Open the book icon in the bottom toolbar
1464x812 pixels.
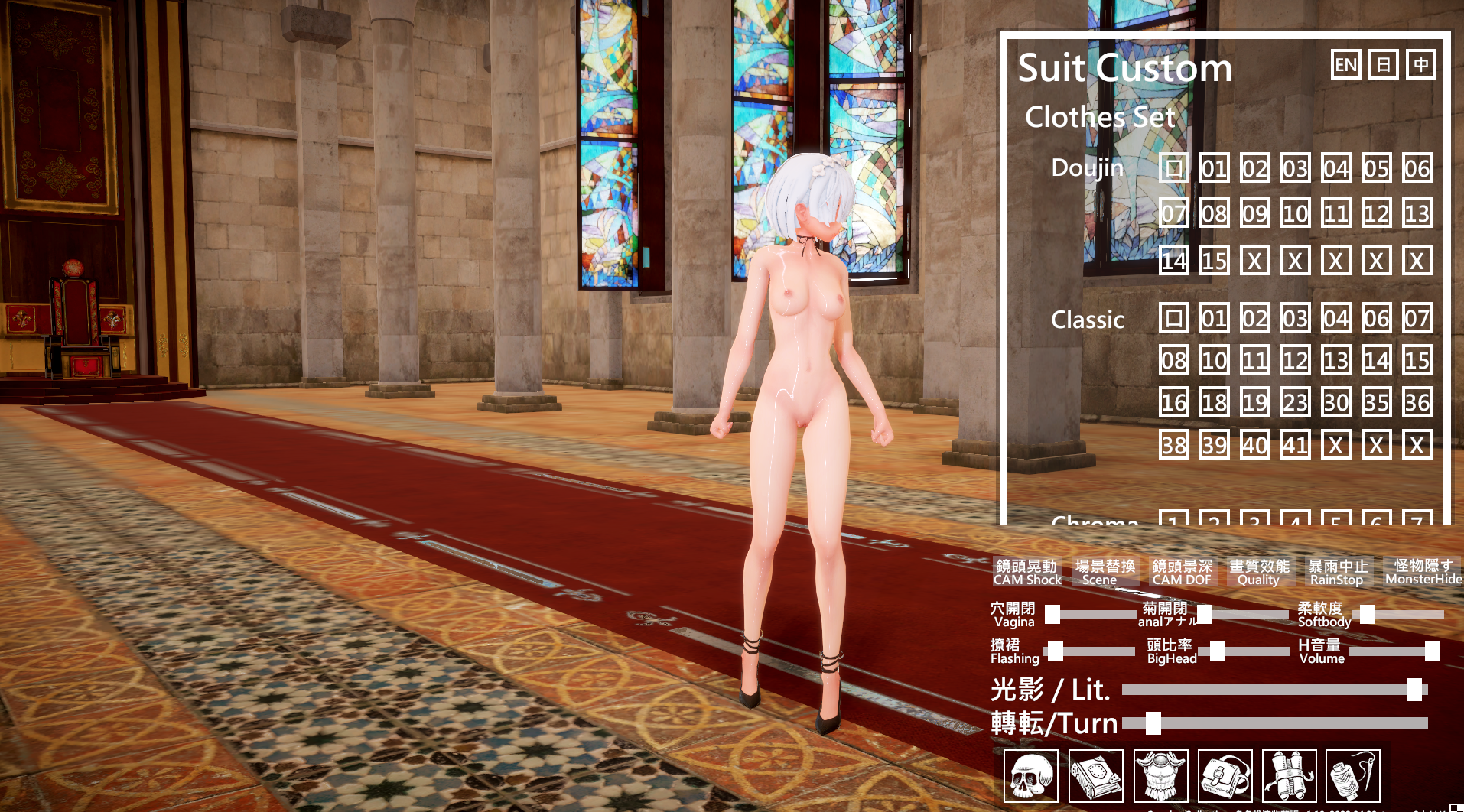click(1096, 776)
